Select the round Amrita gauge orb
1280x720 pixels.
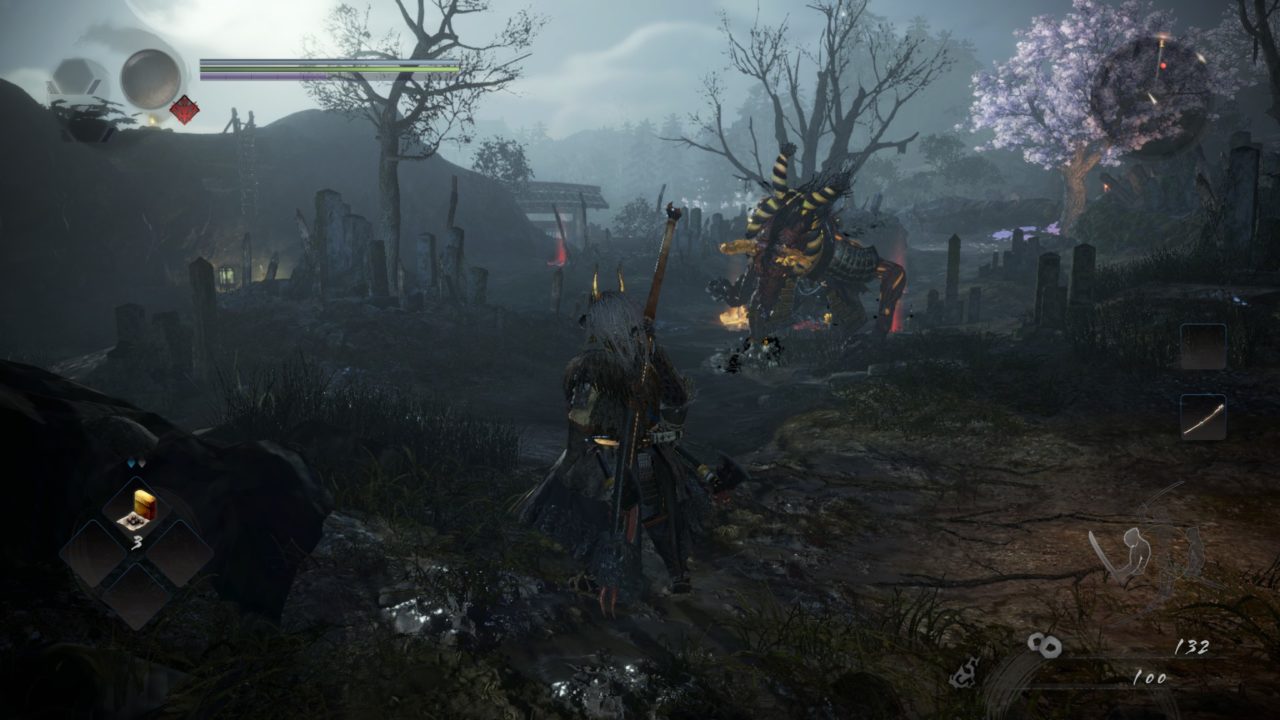click(x=151, y=78)
